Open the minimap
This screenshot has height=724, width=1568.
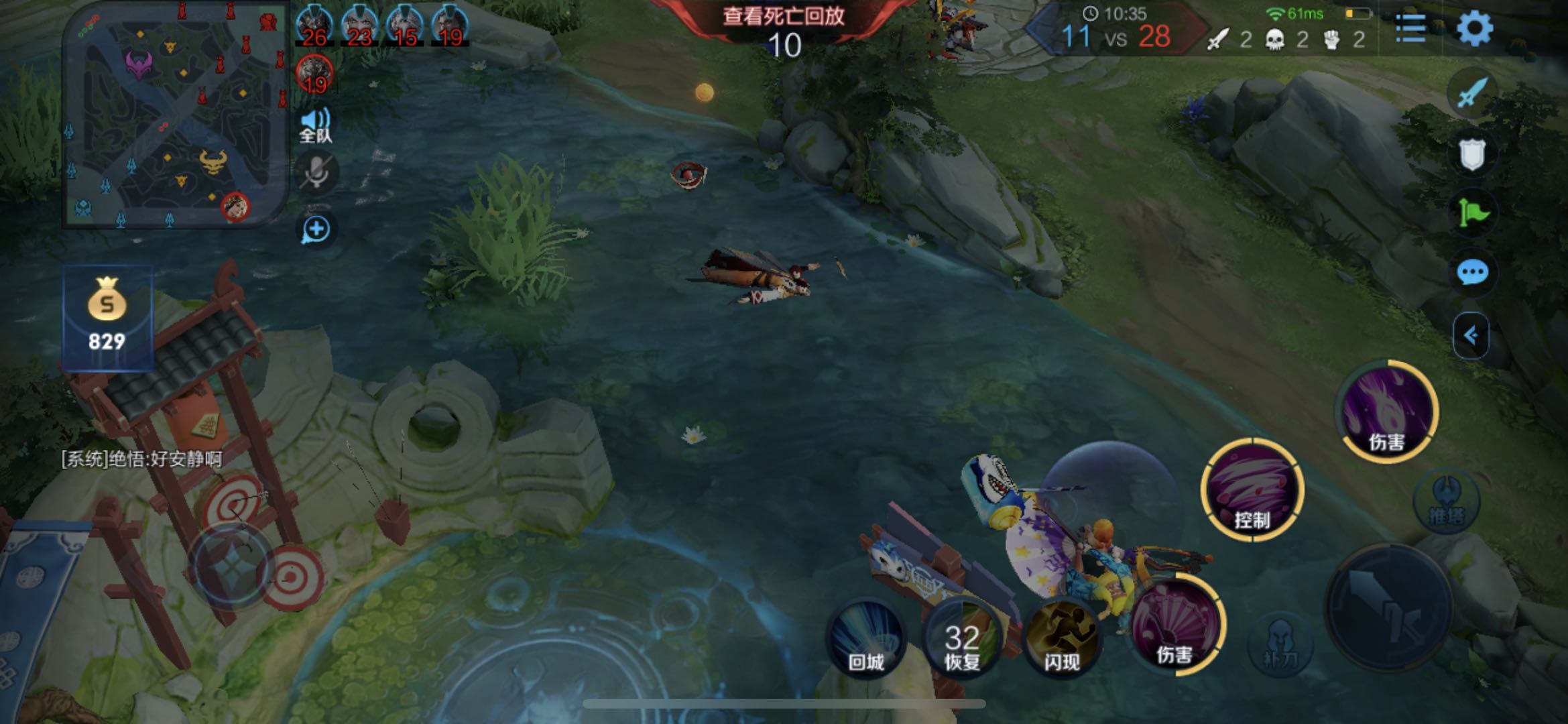(174, 117)
